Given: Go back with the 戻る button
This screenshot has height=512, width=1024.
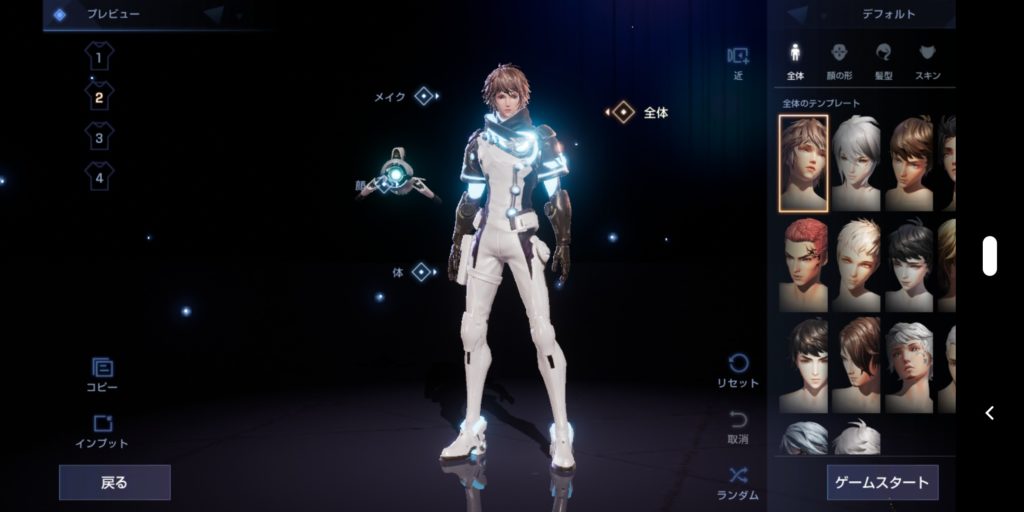Looking at the screenshot, I should click(x=115, y=482).
